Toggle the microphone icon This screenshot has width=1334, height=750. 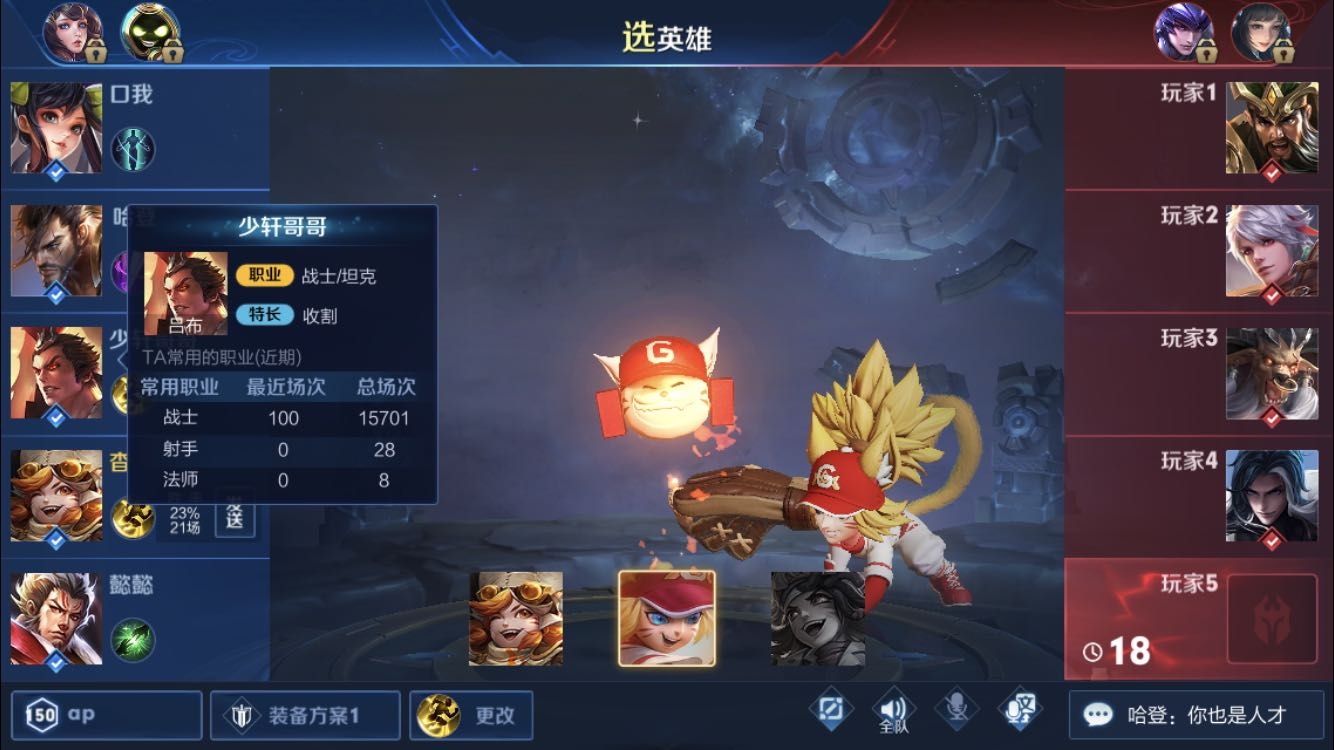(x=957, y=711)
